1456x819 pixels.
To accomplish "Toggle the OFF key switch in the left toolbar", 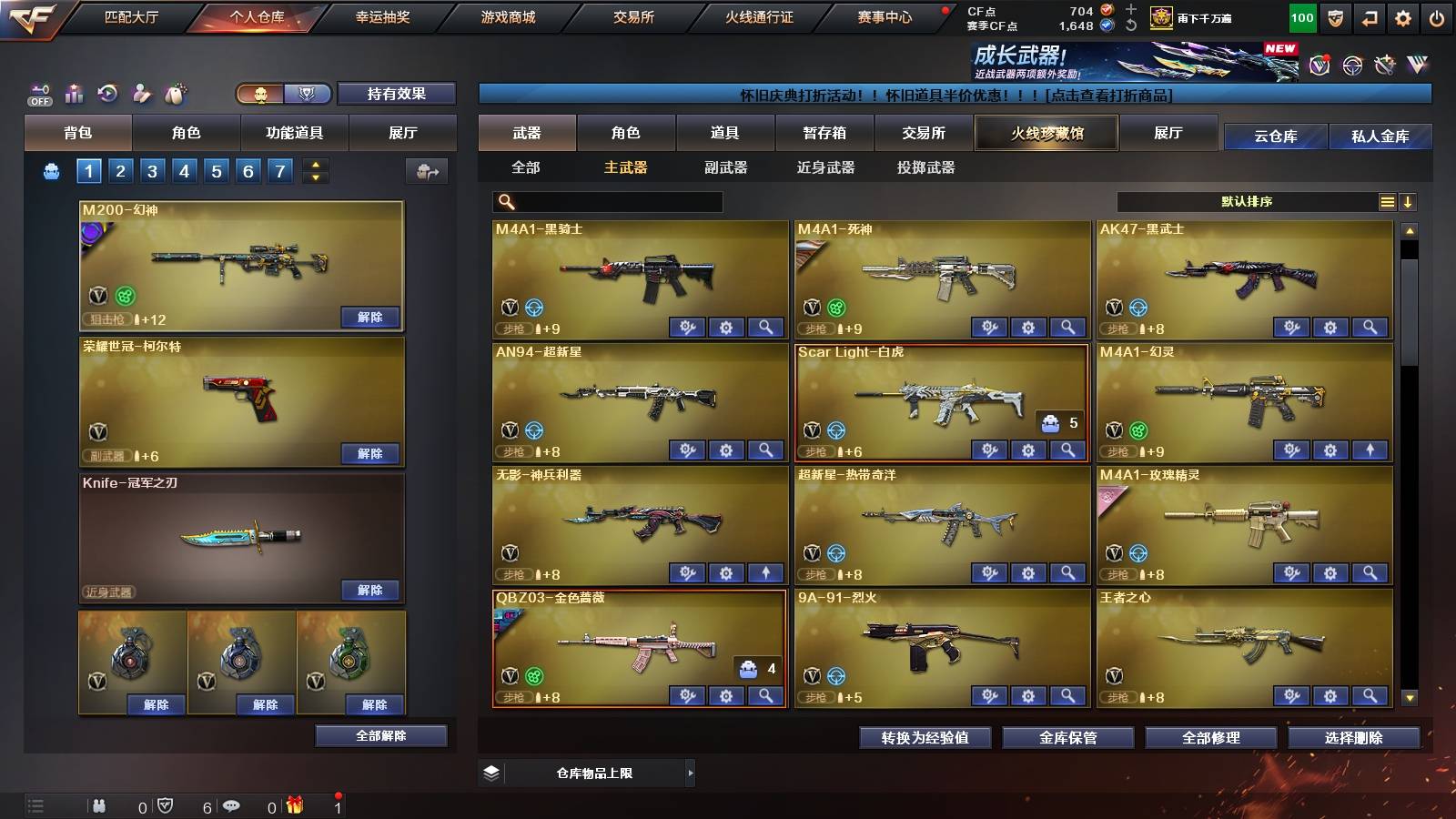I will click(38, 93).
